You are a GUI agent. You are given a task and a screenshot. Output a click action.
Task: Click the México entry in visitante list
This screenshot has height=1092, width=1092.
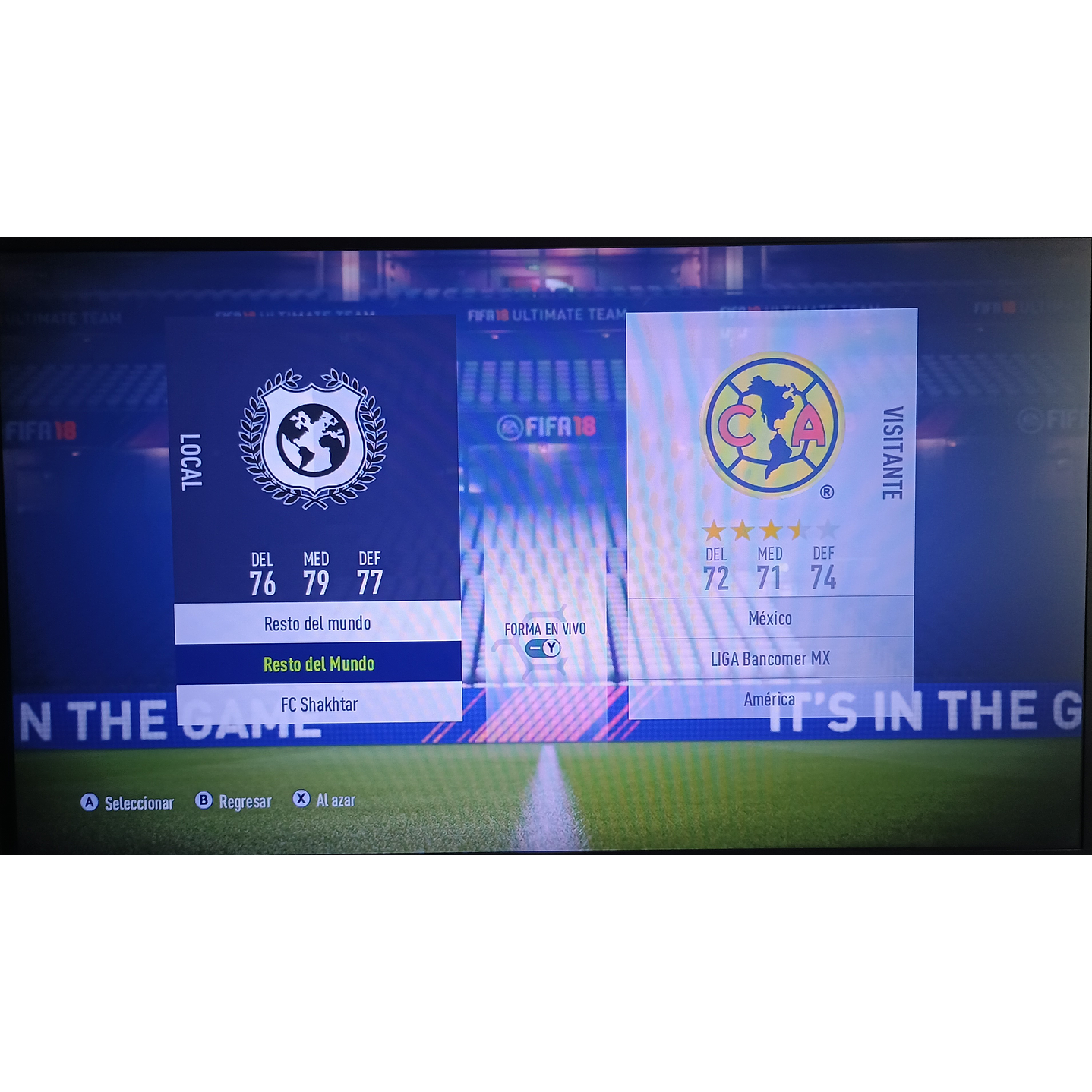[769, 618]
